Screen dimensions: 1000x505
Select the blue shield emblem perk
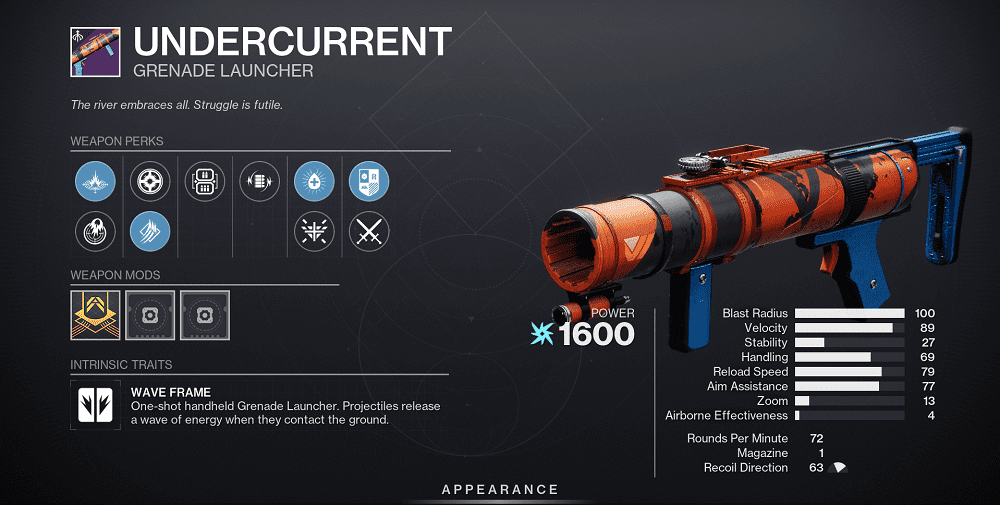click(368, 182)
